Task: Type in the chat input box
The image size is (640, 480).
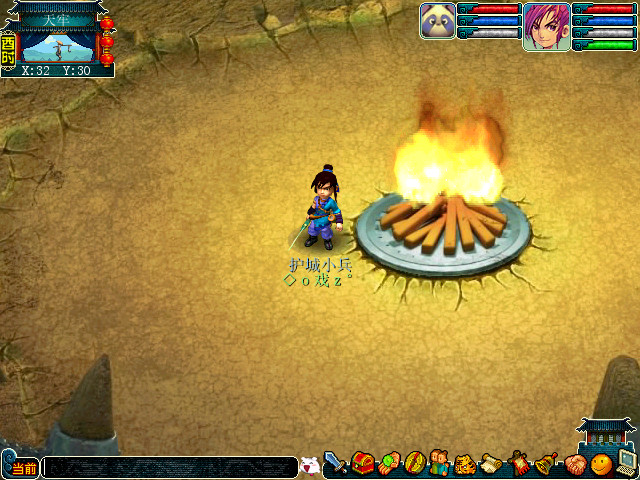Action: (170, 467)
